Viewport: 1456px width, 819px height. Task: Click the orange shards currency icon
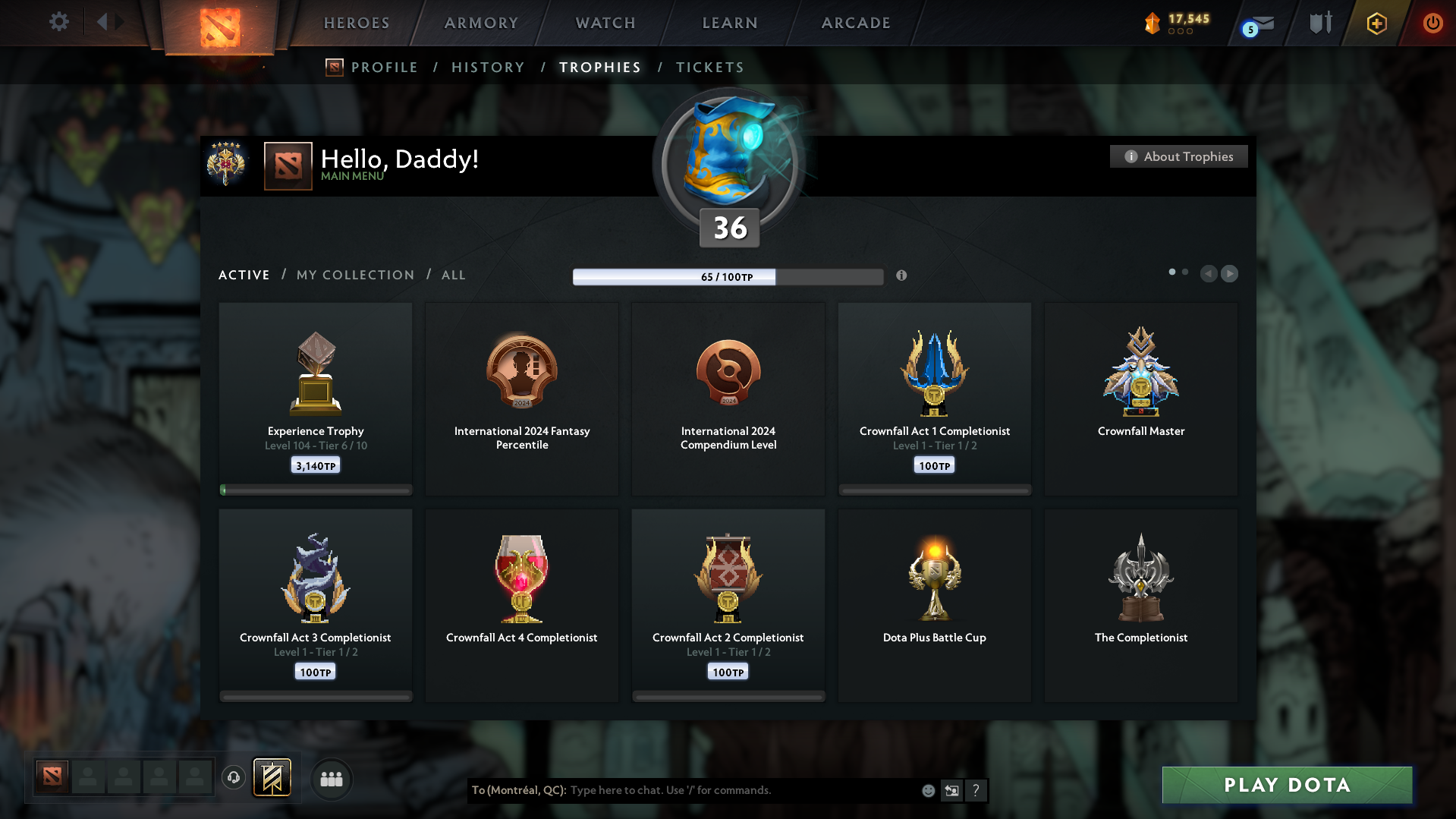(1153, 23)
